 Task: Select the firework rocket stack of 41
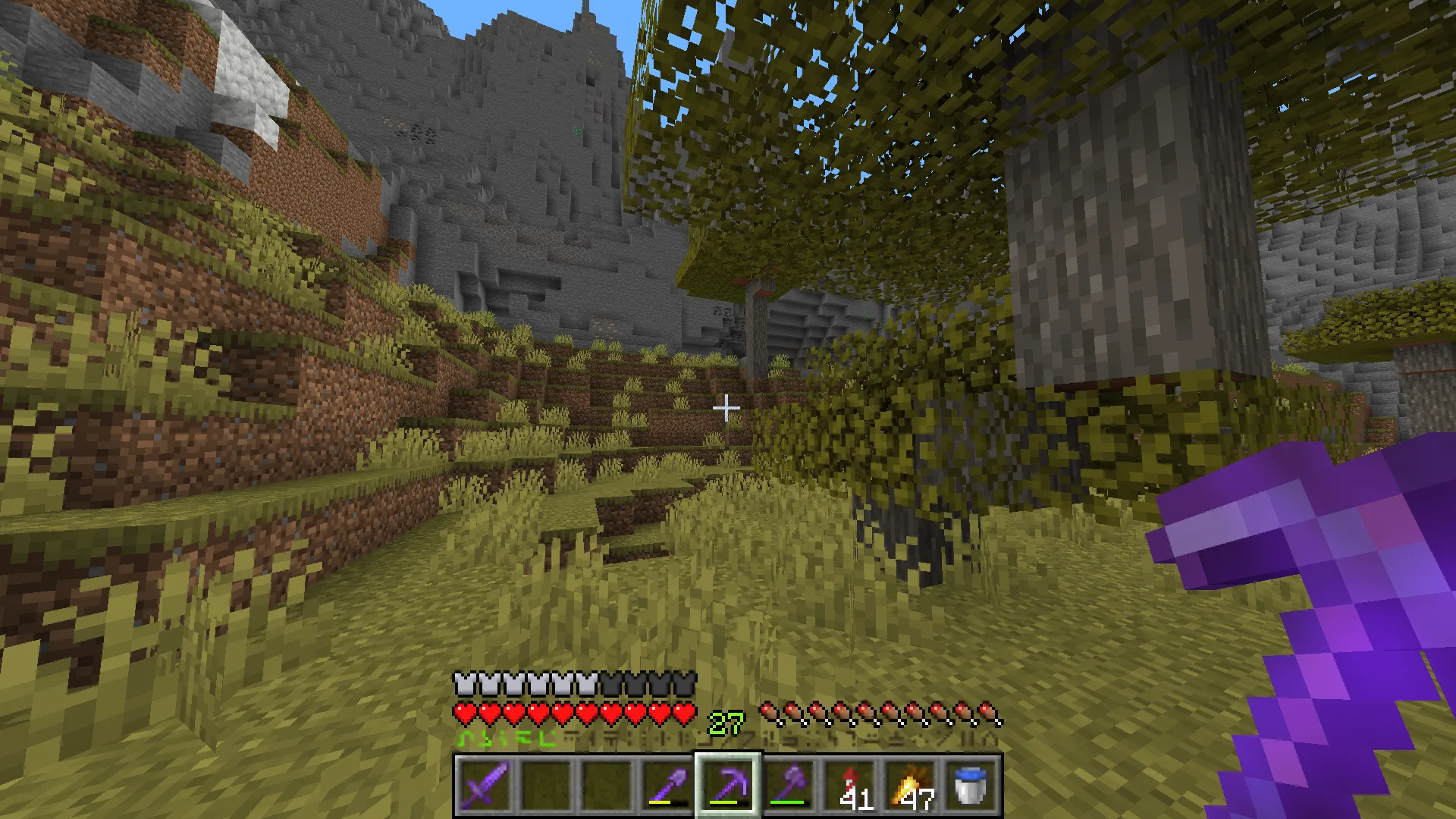(849, 785)
